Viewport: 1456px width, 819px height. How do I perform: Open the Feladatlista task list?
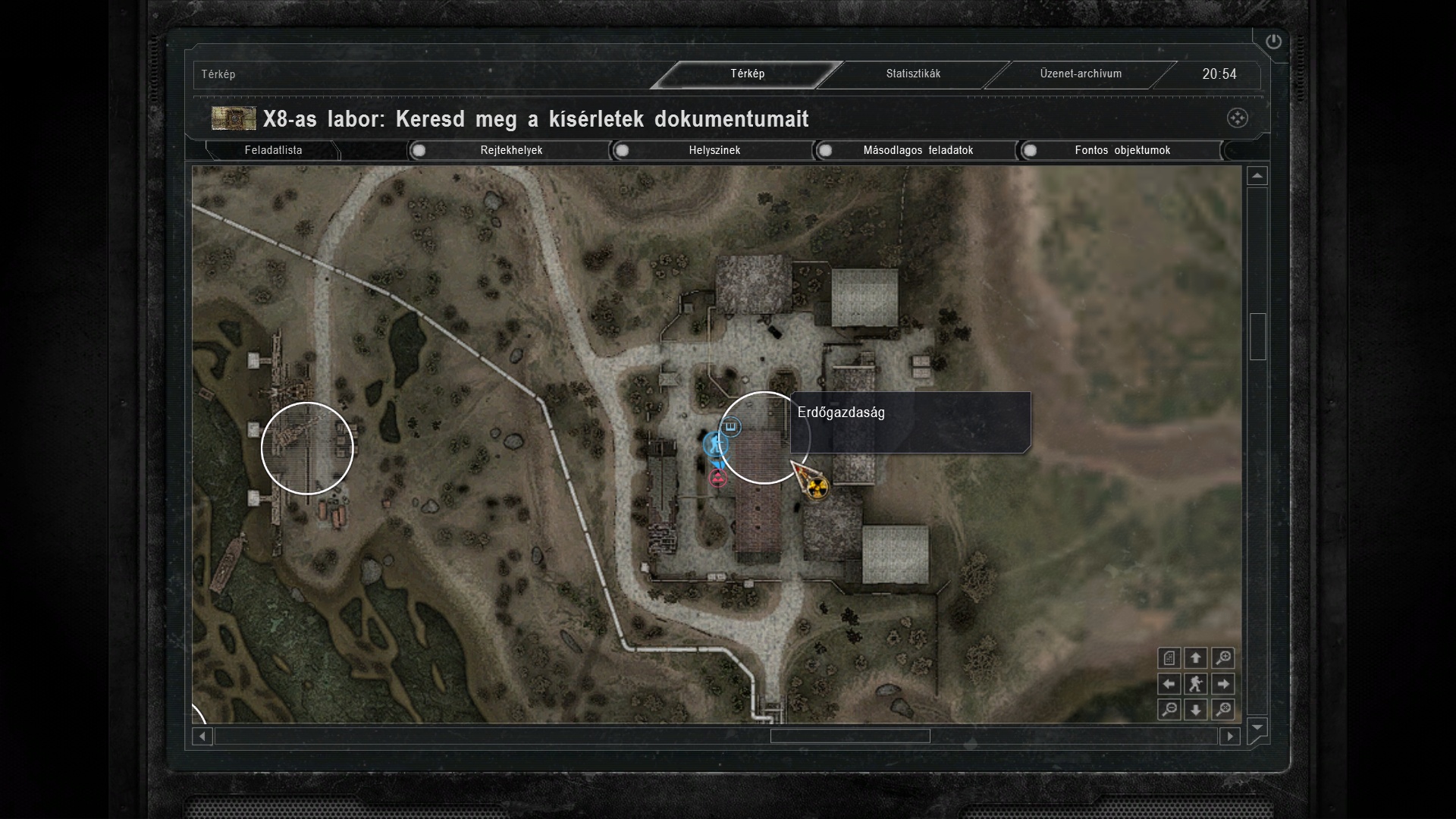pos(273,150)
